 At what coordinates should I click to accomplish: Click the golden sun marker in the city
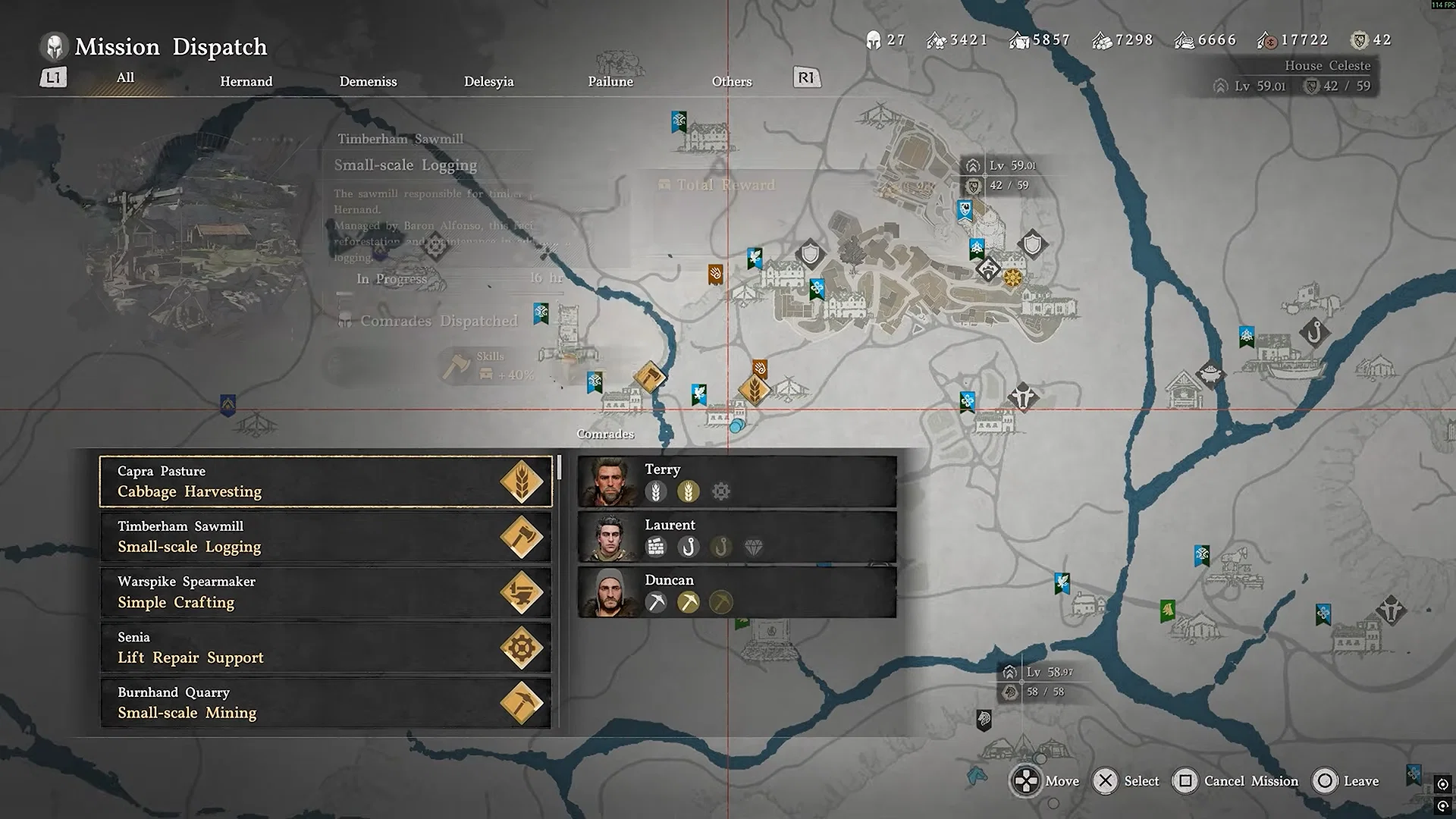[x=1012, y=278]
